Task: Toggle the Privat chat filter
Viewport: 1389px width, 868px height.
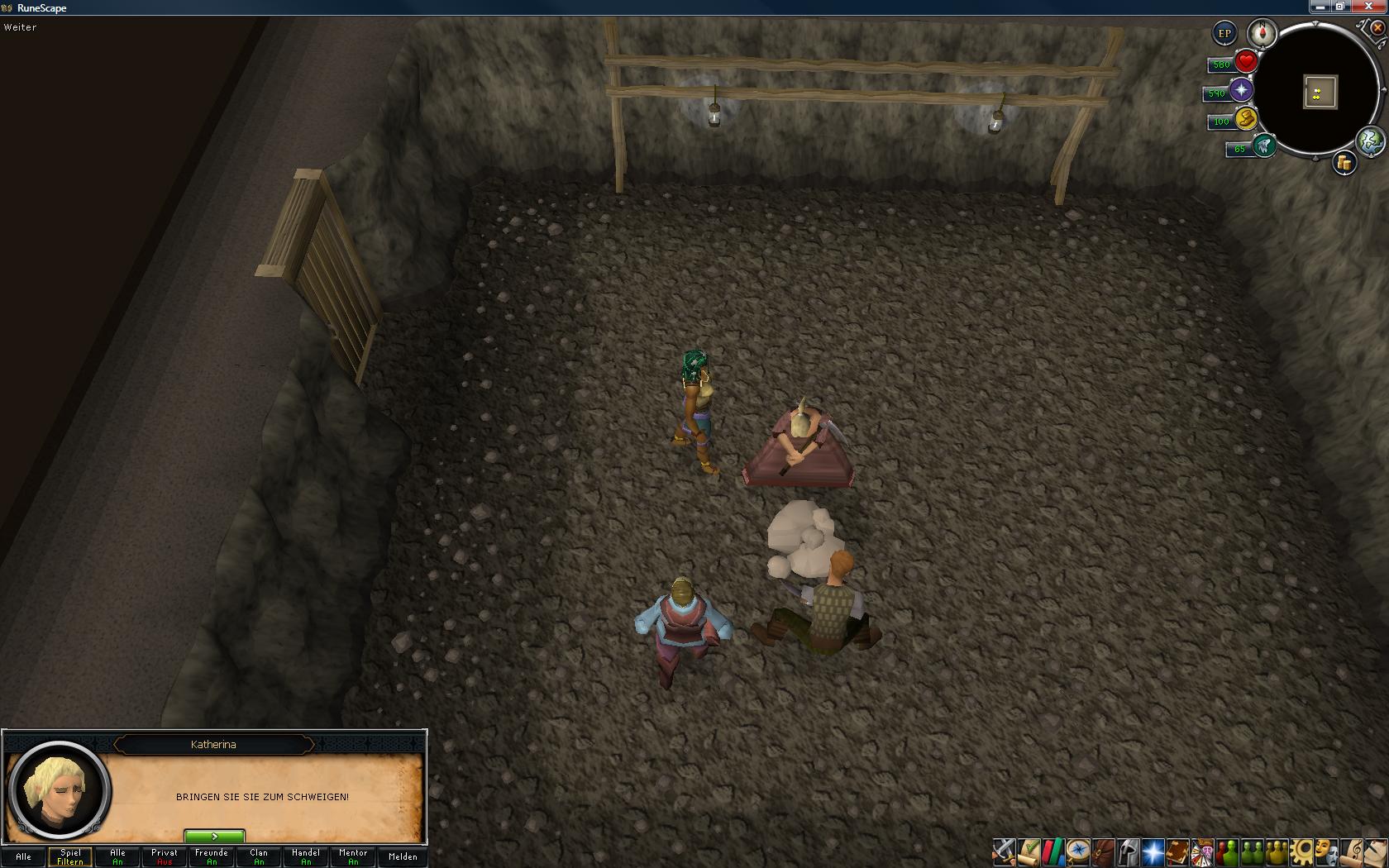Action: point(165,856)
